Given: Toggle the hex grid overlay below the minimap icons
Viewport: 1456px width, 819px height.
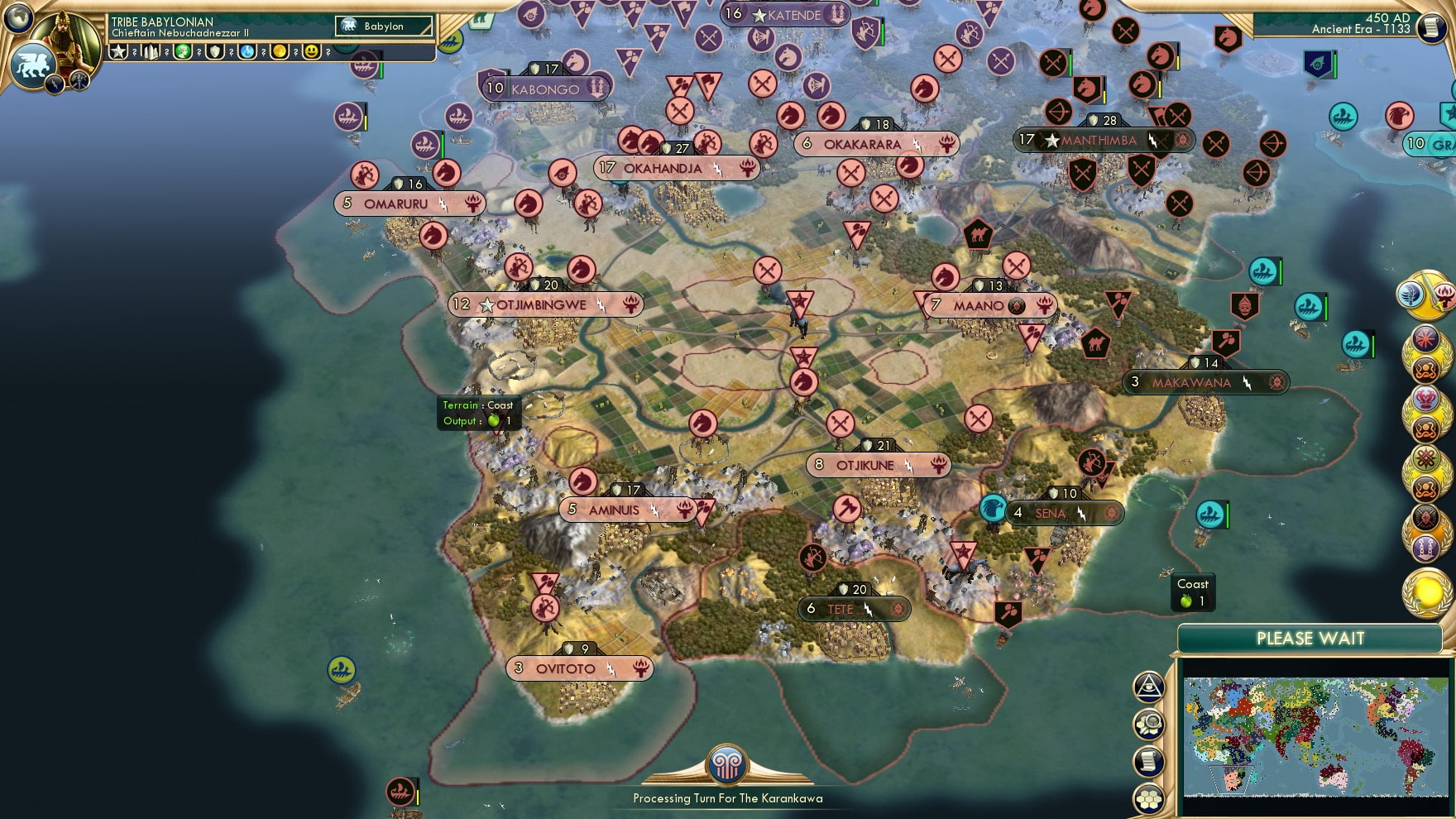Looking at the screenshot, I should tap(1148, 799).
